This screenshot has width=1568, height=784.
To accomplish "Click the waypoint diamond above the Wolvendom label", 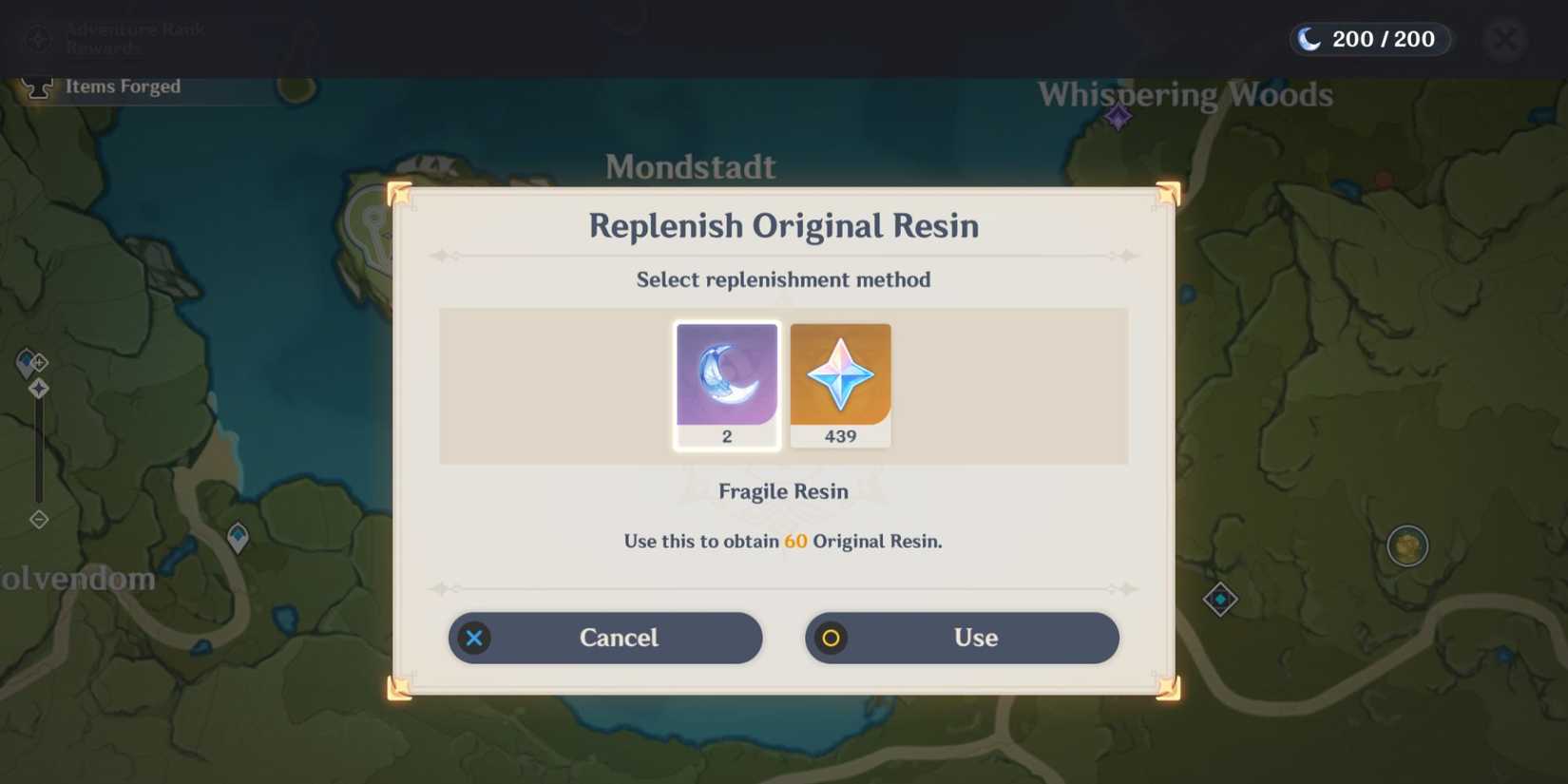I will click(237, 537).
